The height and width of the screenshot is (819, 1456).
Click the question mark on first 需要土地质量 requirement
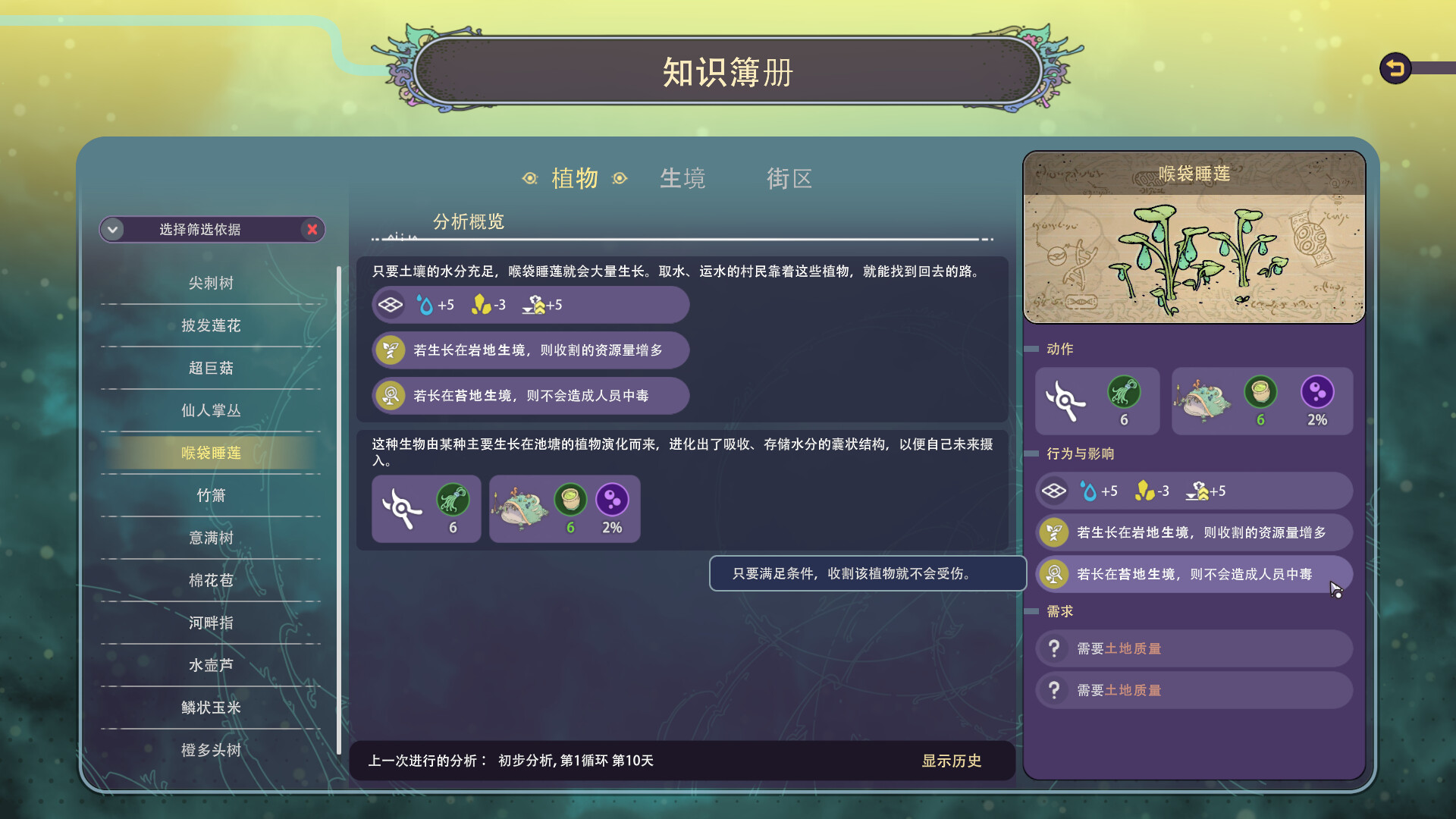coord(1054,648)
